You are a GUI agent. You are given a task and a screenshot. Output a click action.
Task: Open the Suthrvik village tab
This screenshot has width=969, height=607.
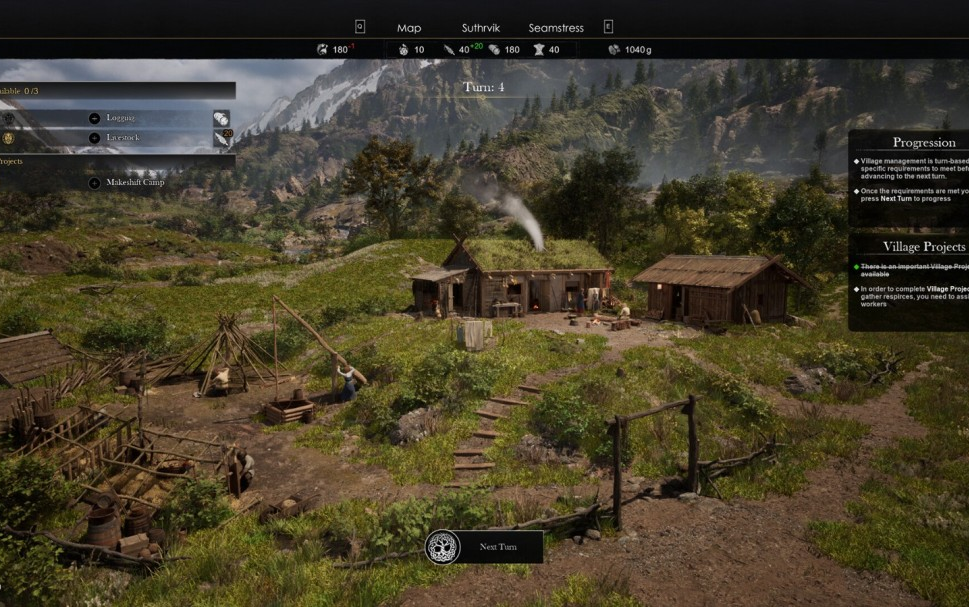coord(479,28)
